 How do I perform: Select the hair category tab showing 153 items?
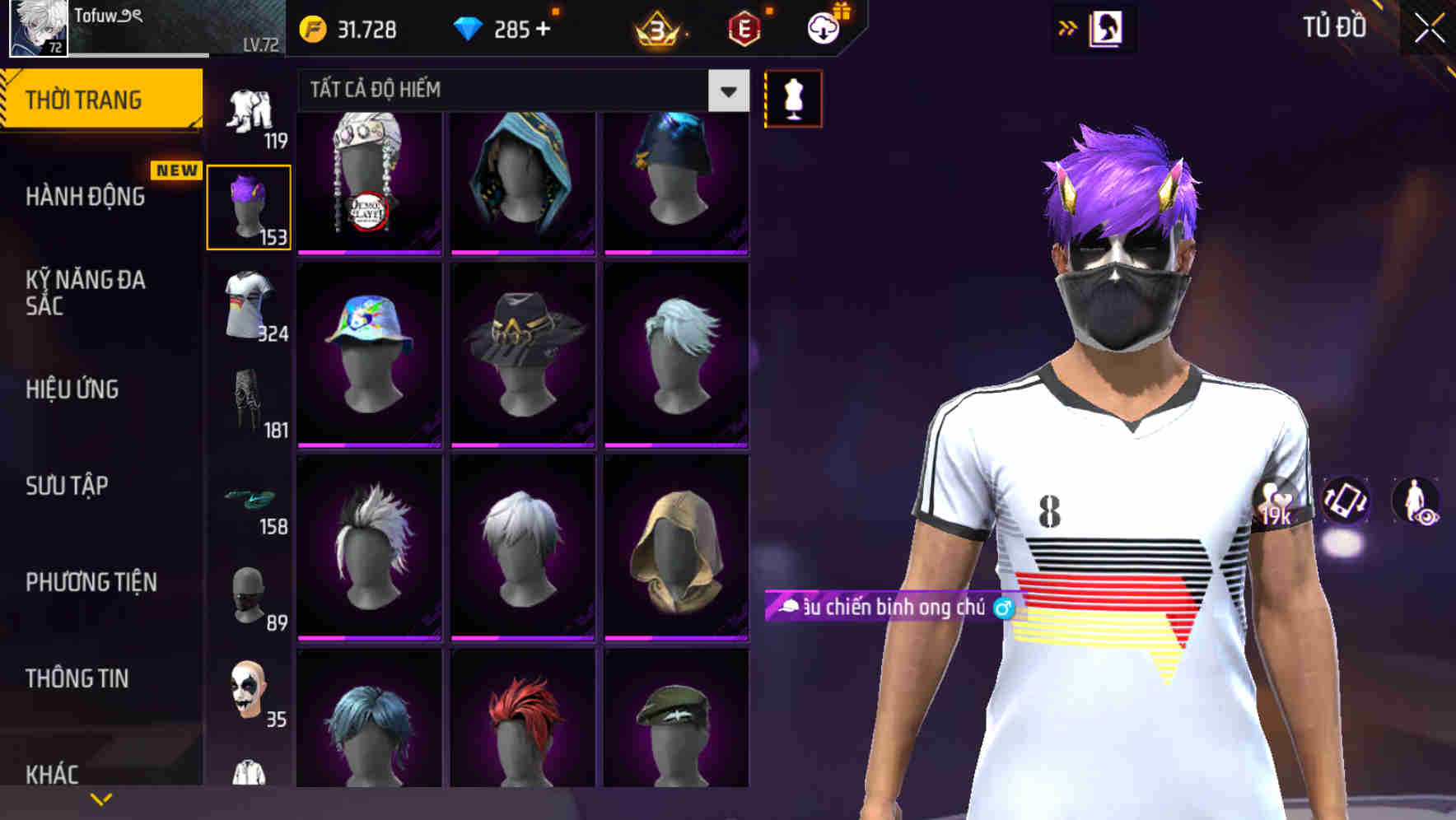click(249, 203)
